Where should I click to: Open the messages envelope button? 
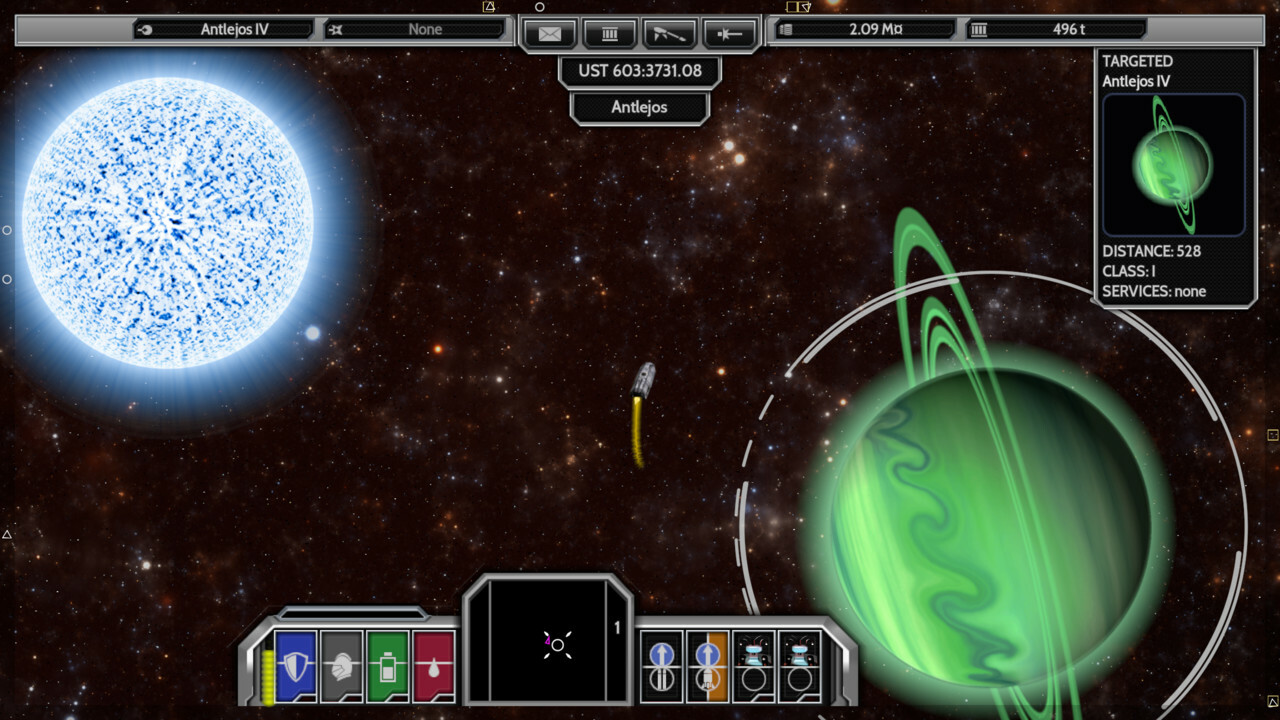[550, 33]
